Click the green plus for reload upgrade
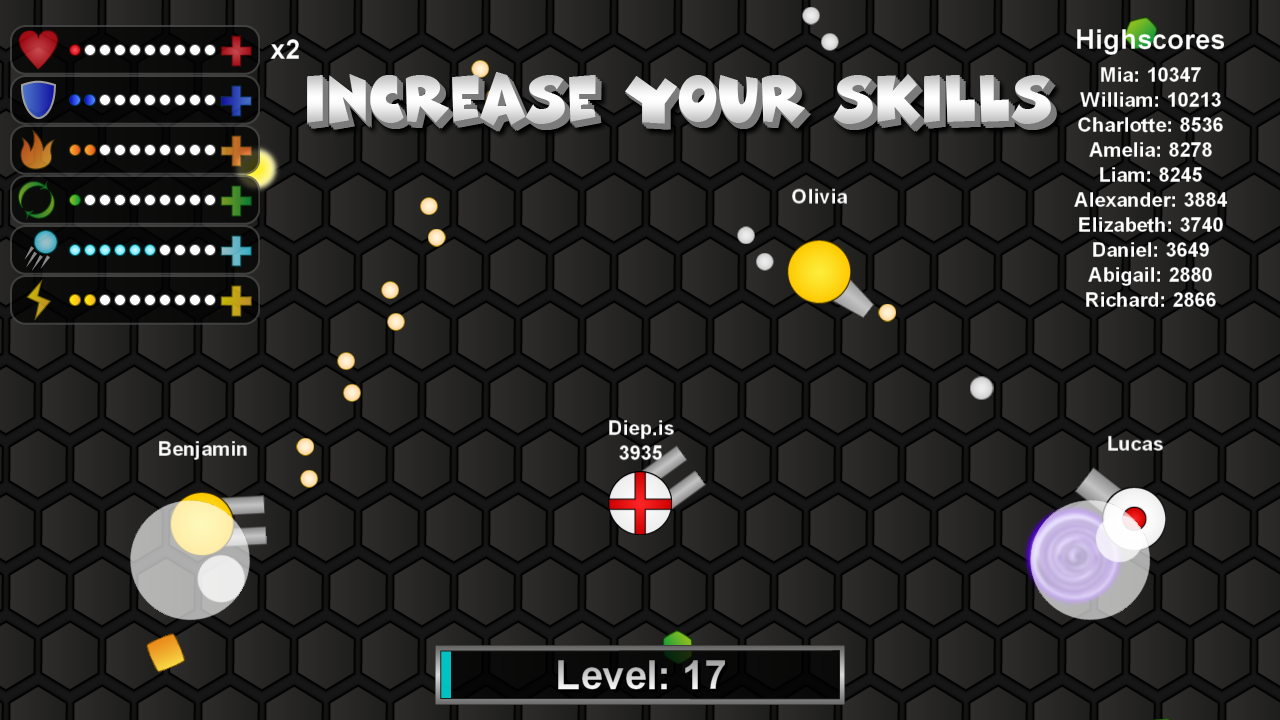This screenshot has height=720, width=1280. pos(238,200)
